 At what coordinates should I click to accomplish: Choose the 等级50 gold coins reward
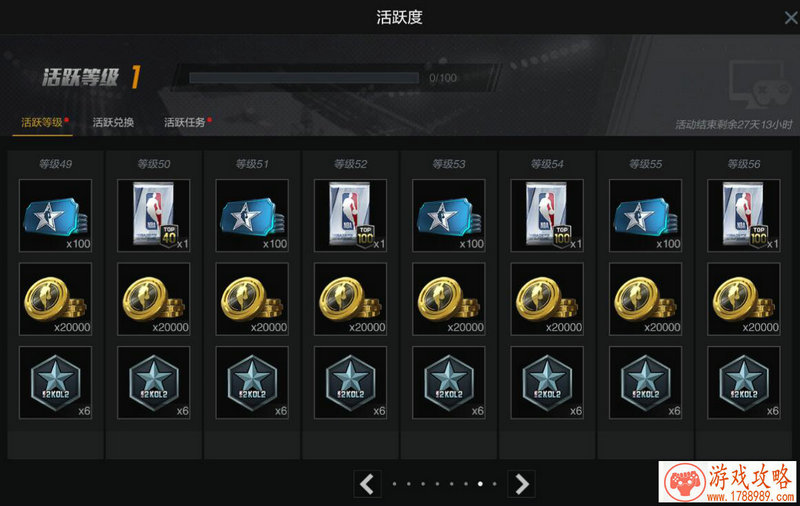pyautogui.click(x=153, y=299)
